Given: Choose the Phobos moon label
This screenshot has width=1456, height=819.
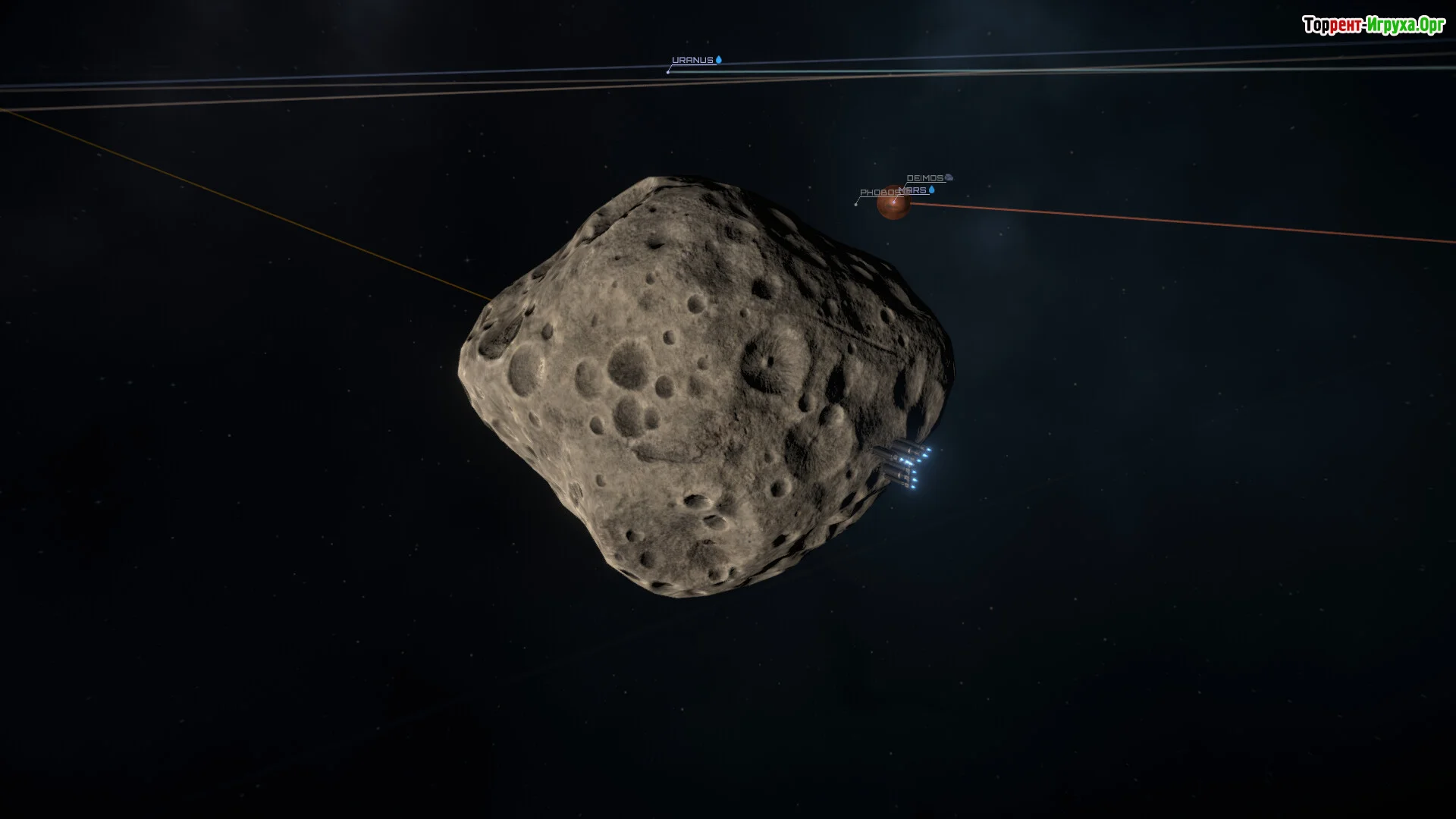Looking at the screenshot, I should tap(876, 193).
